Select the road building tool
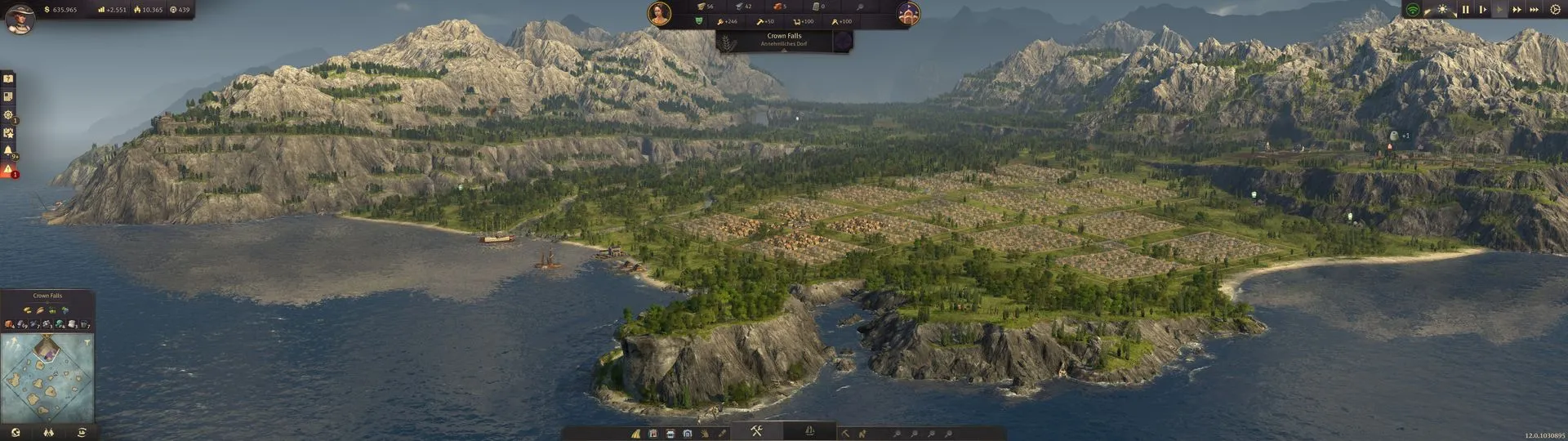This screenshot has width=1568, height=441. pos(635,434)
